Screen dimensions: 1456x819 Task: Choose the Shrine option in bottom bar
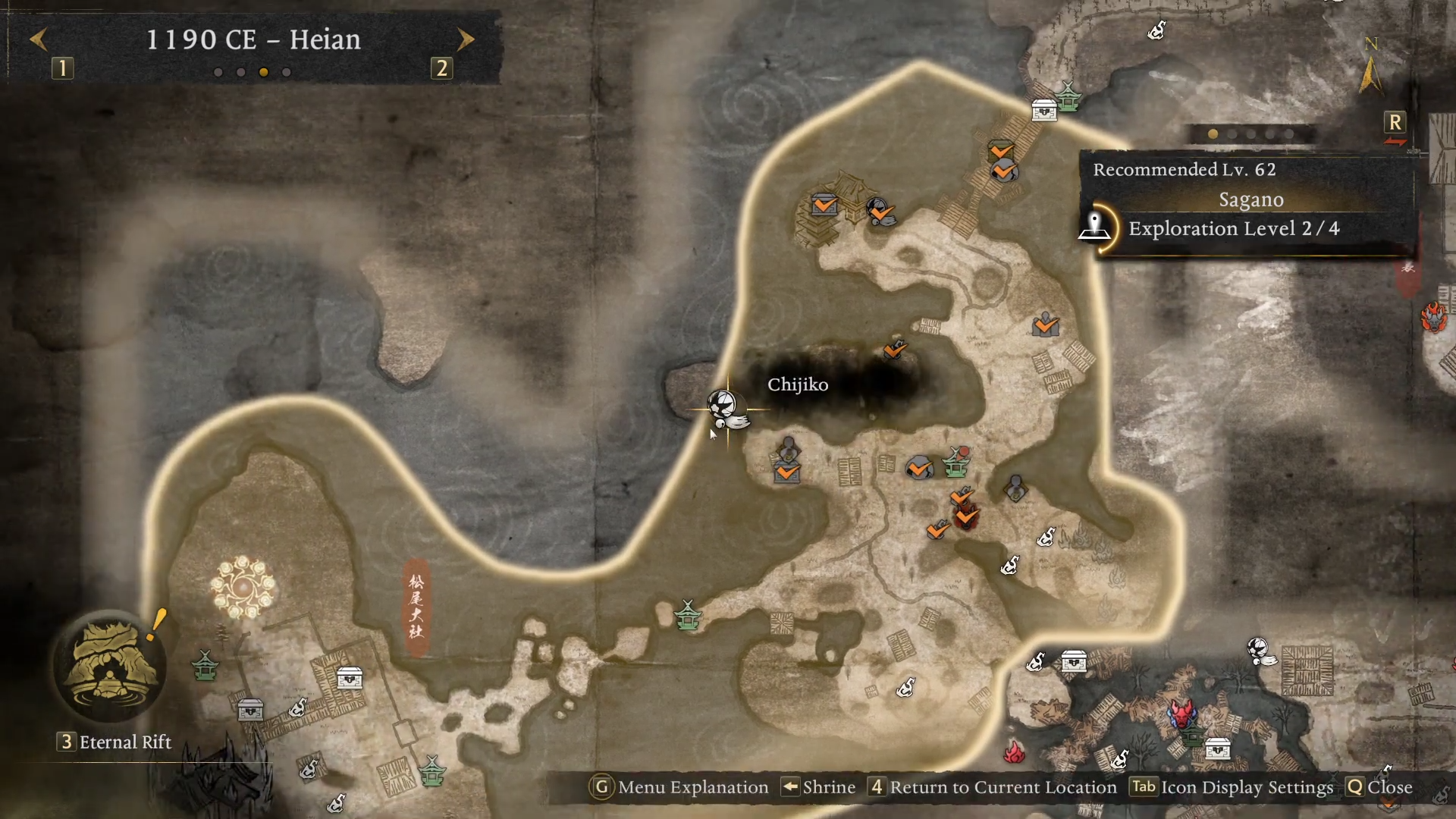tap(819, 787)
